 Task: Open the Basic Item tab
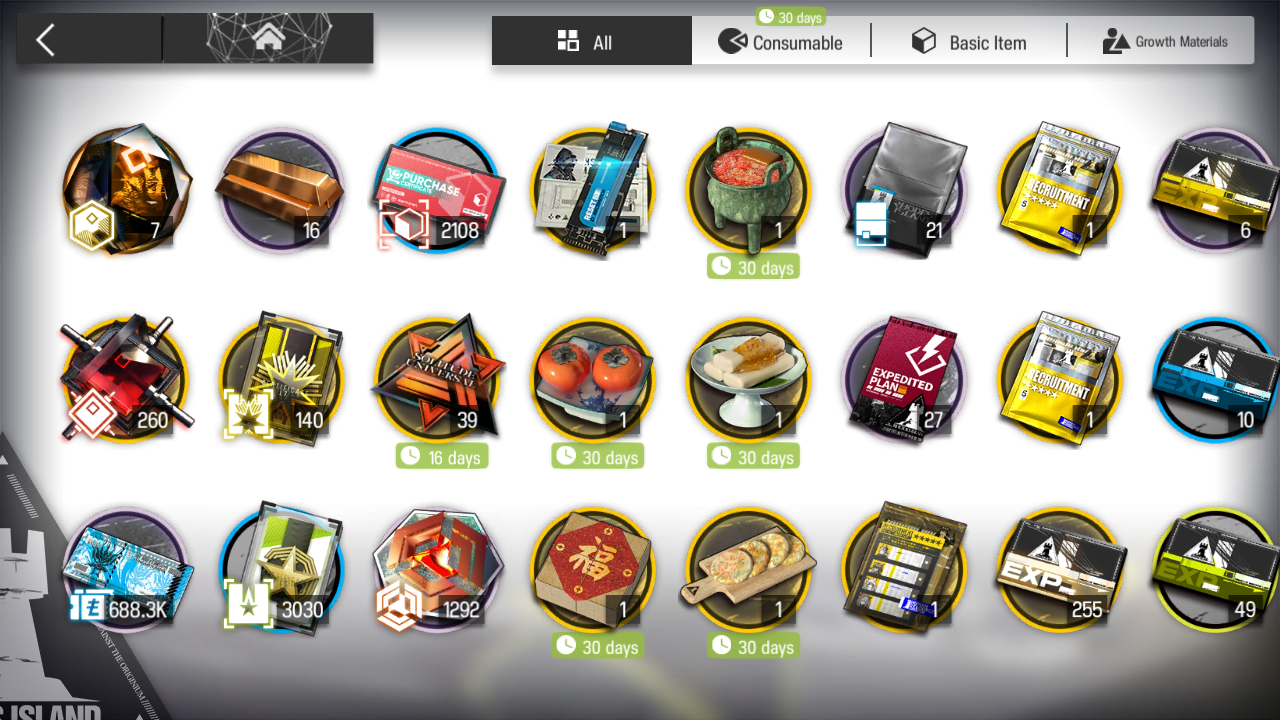969,42
